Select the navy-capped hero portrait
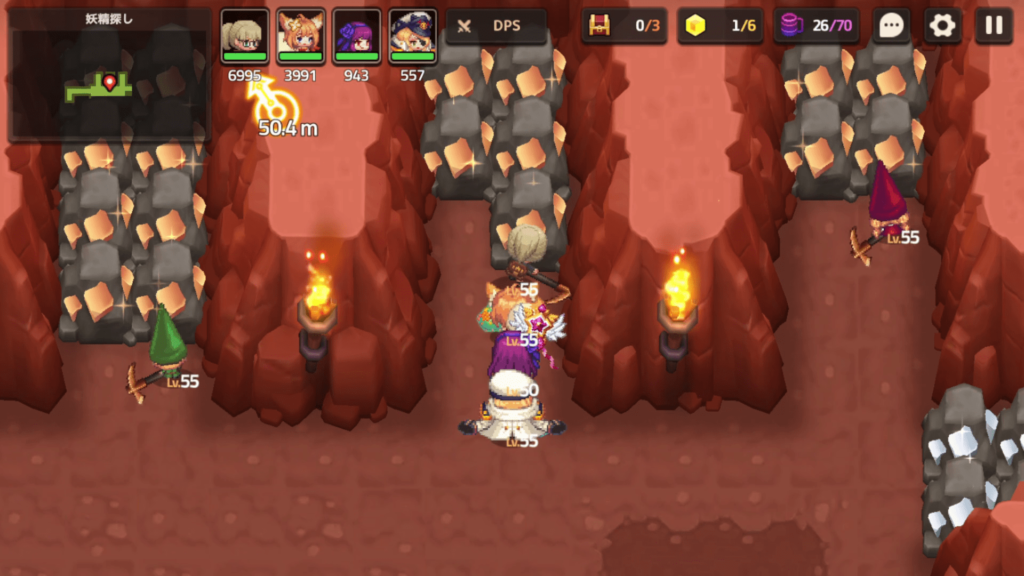This screenshot has height=576, width=1024. tap(413, 36)
